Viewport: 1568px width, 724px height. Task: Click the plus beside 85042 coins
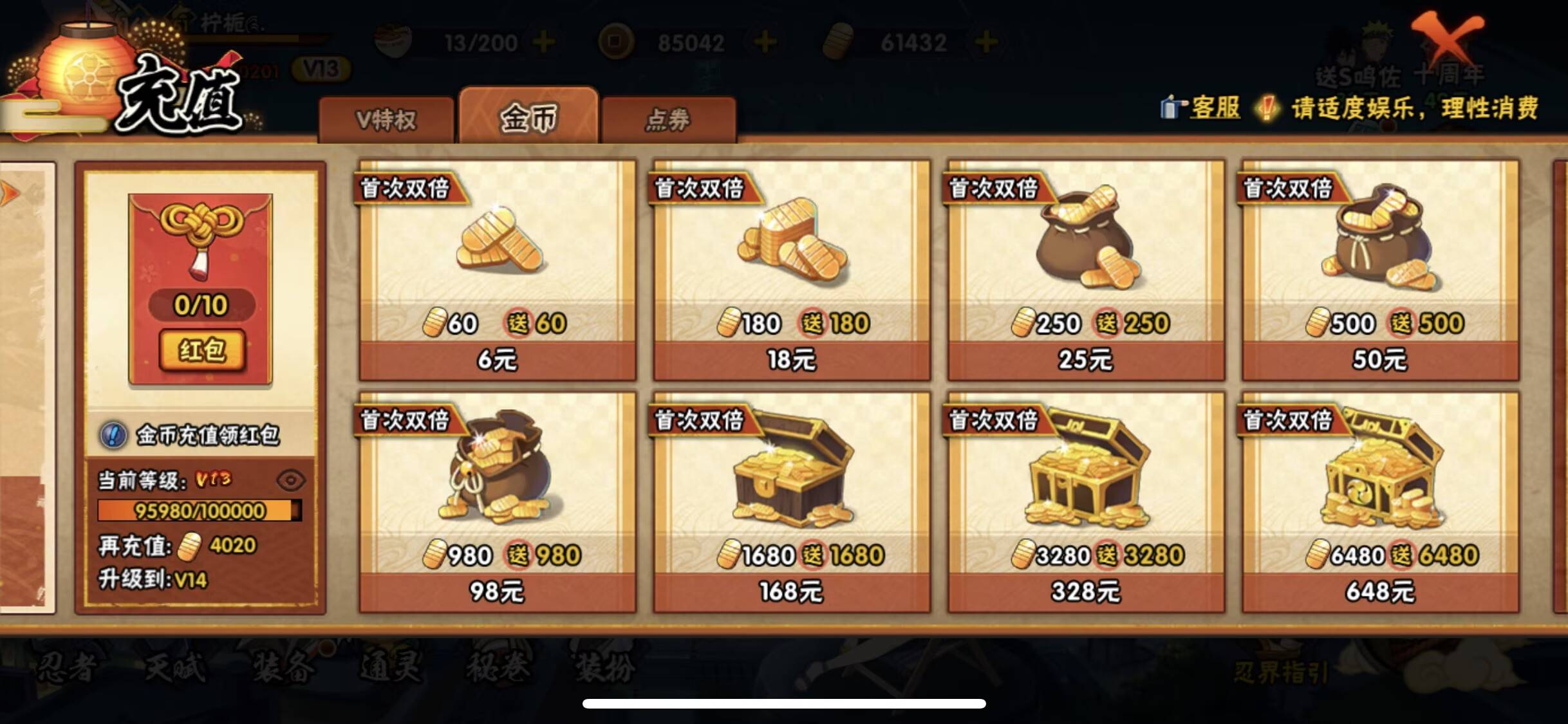pyautogui.click(x=763, y=41)
